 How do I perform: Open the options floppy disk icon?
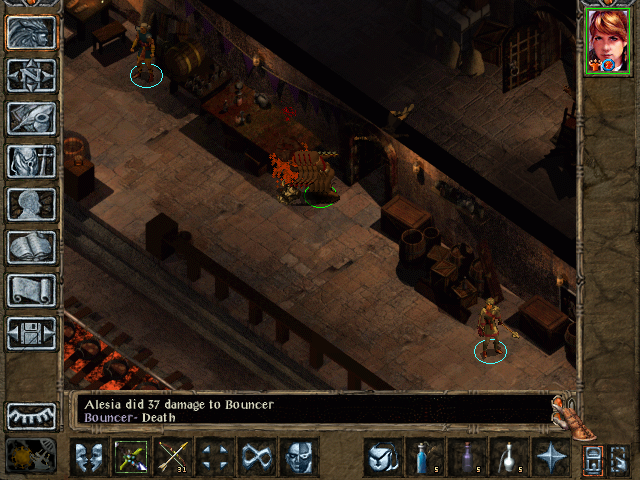click(x=32, y=333)
